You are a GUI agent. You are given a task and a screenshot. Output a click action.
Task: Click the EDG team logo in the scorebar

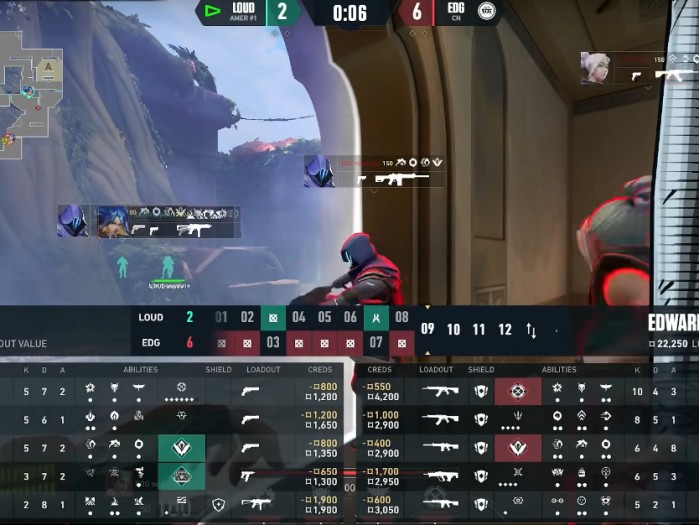pyautogui.click(x=486, y=11)
